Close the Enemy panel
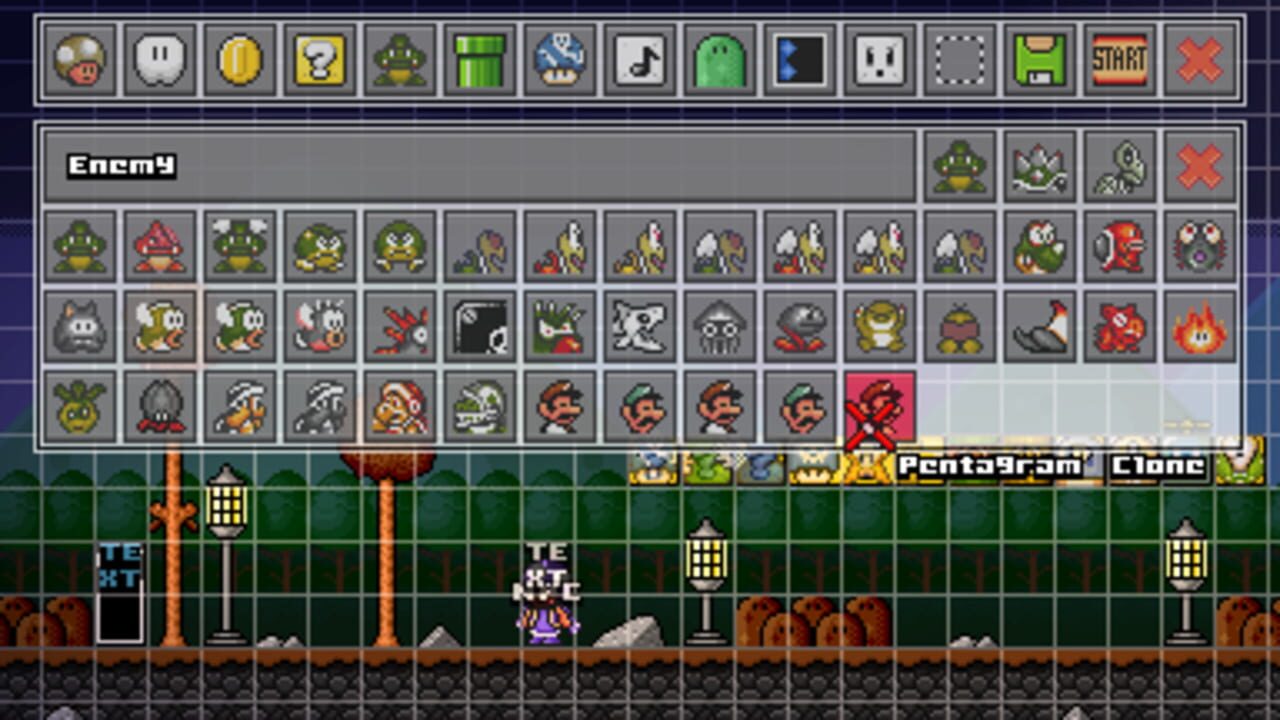This screenshot has height=720, width=1280. tap(1199, 166)
